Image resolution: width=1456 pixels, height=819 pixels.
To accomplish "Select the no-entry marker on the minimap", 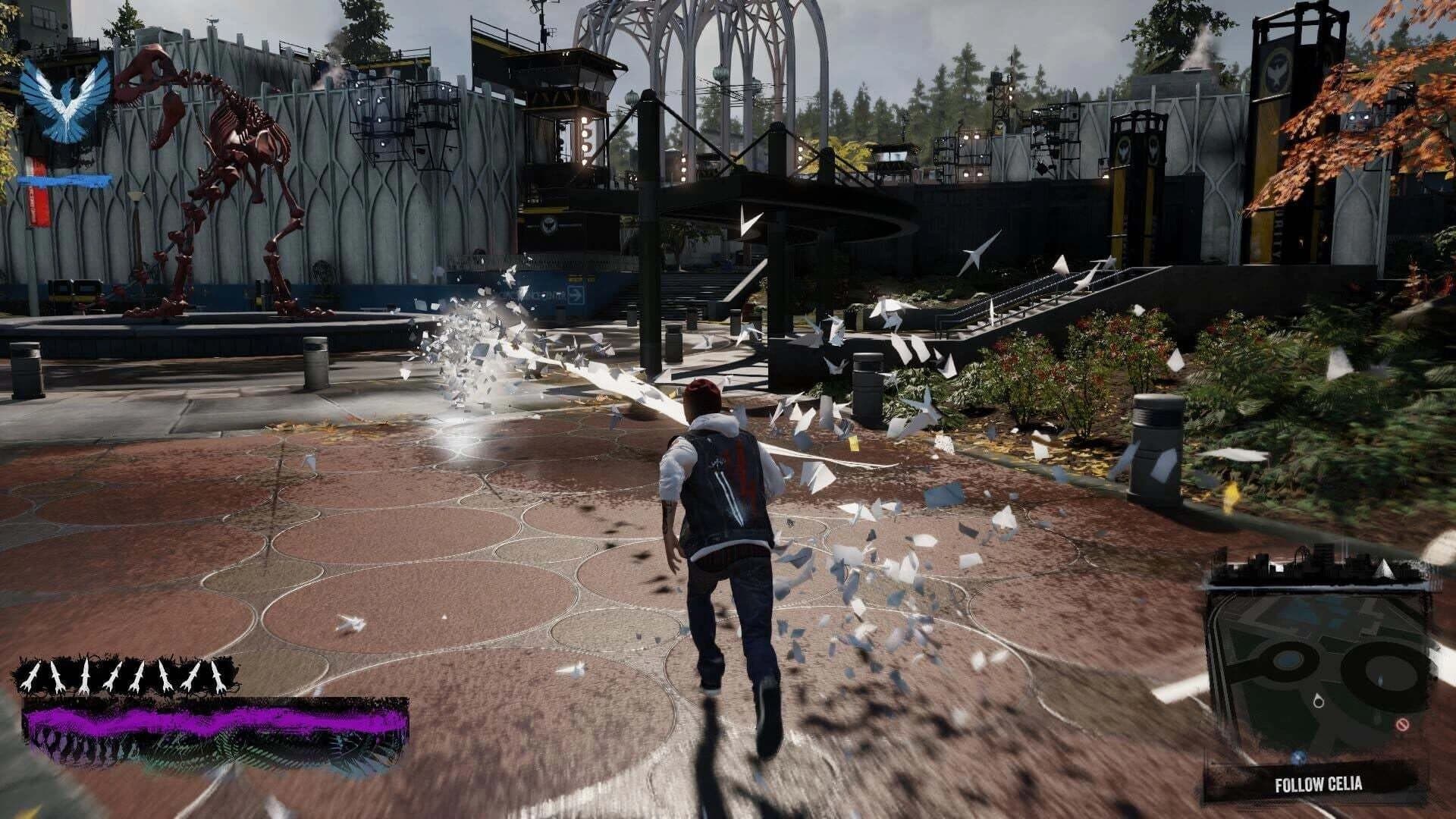I will click(1403, 725).
